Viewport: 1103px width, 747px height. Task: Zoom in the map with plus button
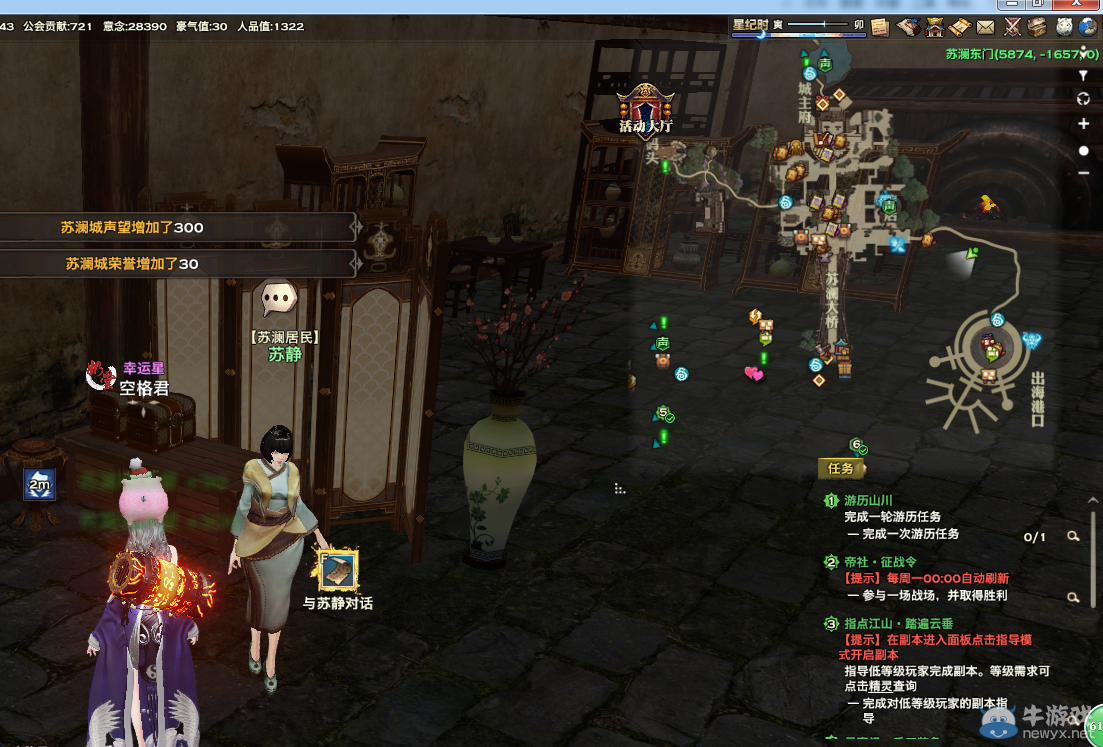tap(1084, 124)
